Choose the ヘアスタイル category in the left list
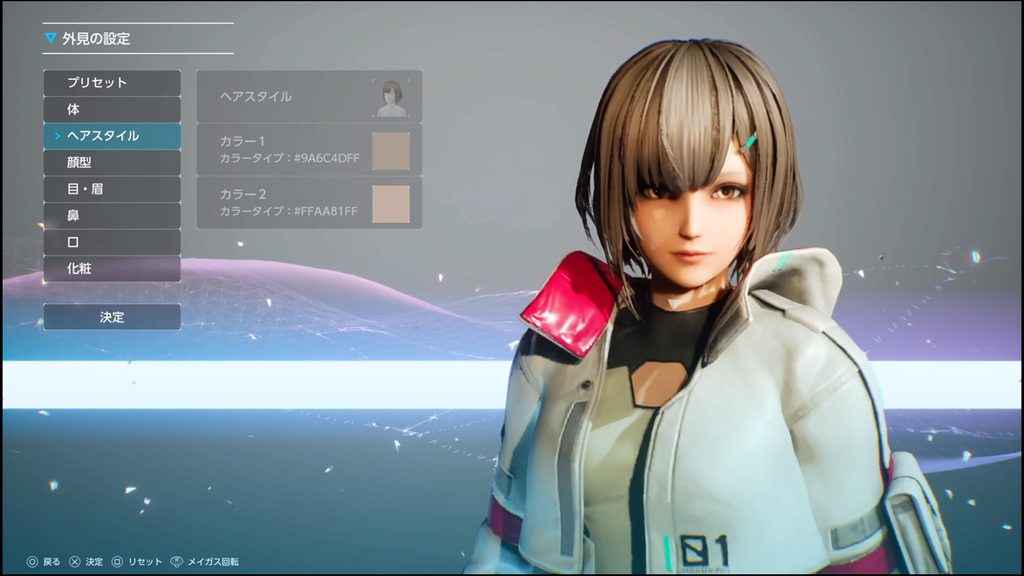This screenshot has height=576, width=1024. [112, 135]
